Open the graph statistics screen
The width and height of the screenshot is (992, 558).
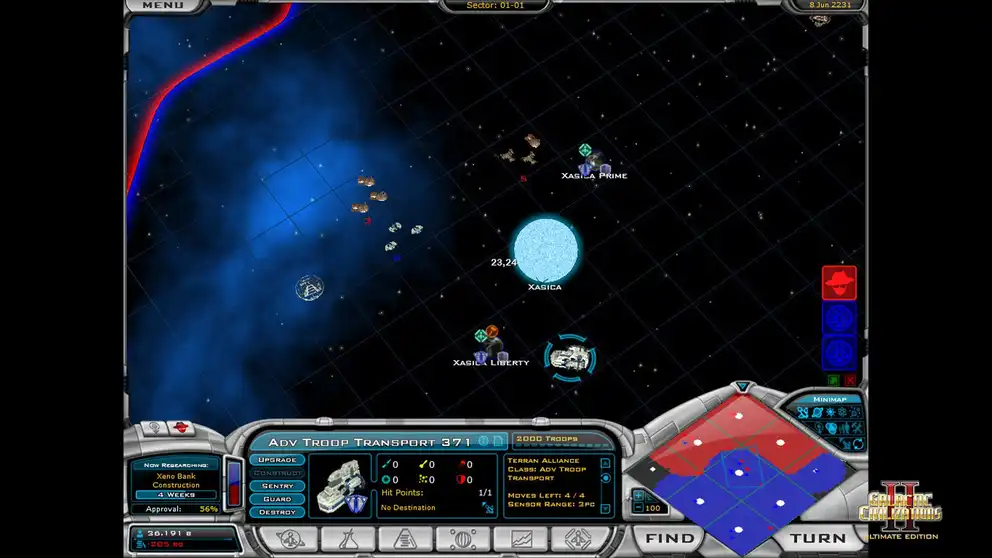(521, 538)
